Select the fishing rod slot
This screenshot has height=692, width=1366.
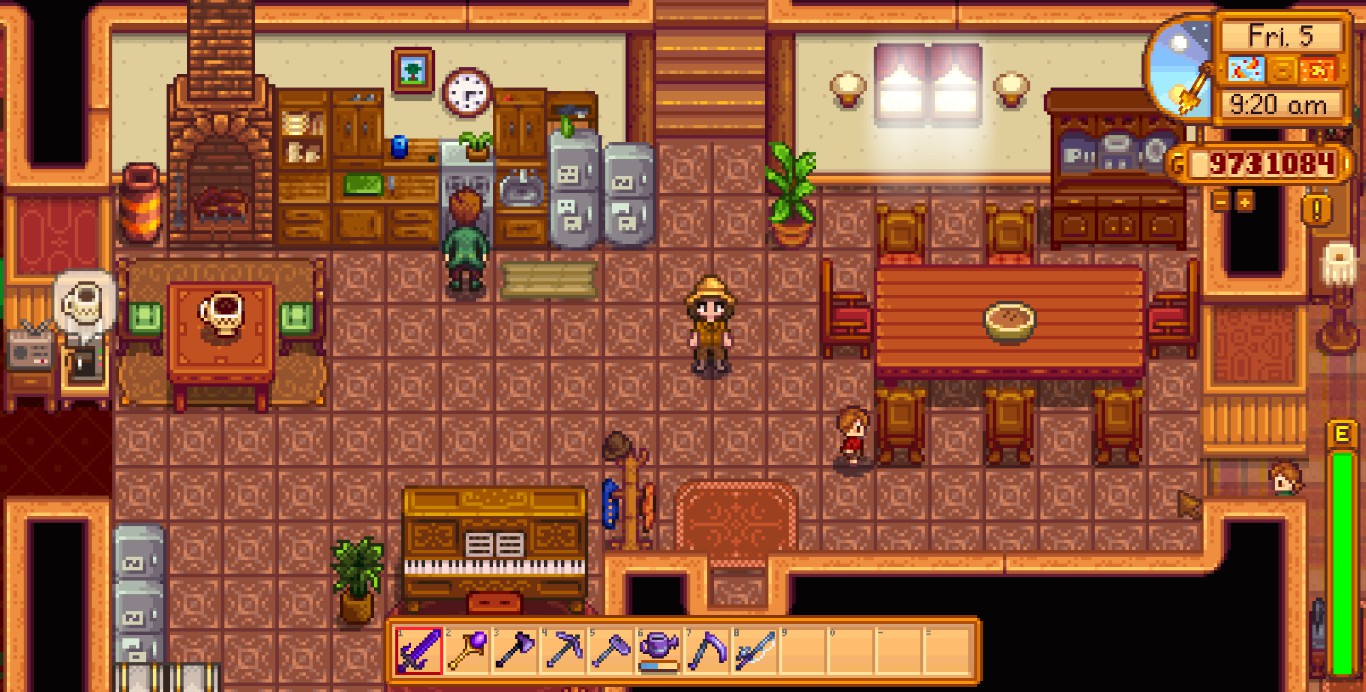click(754, 651)
